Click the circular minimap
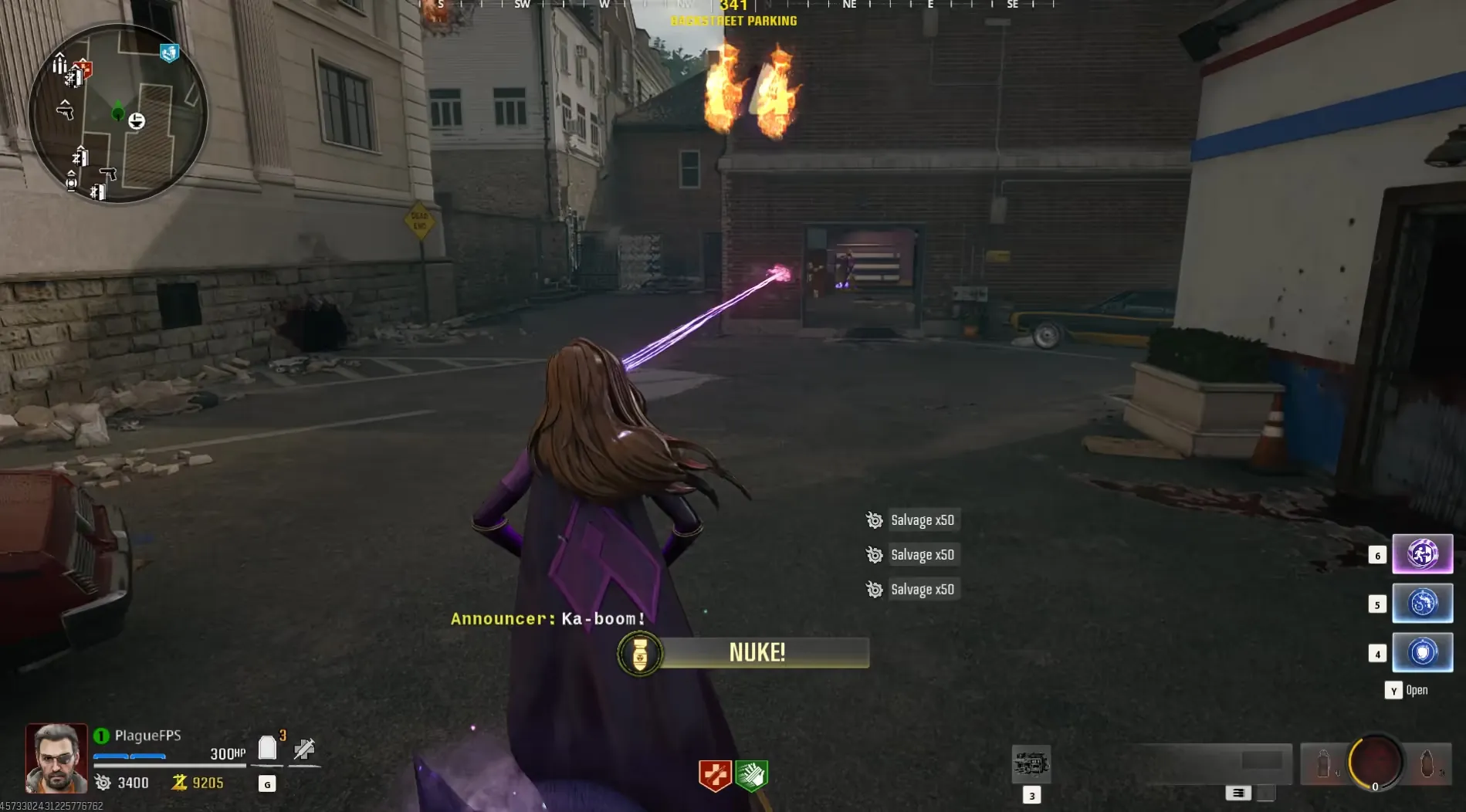Screen dimensions: 1466x812 [x=118, y=113]
